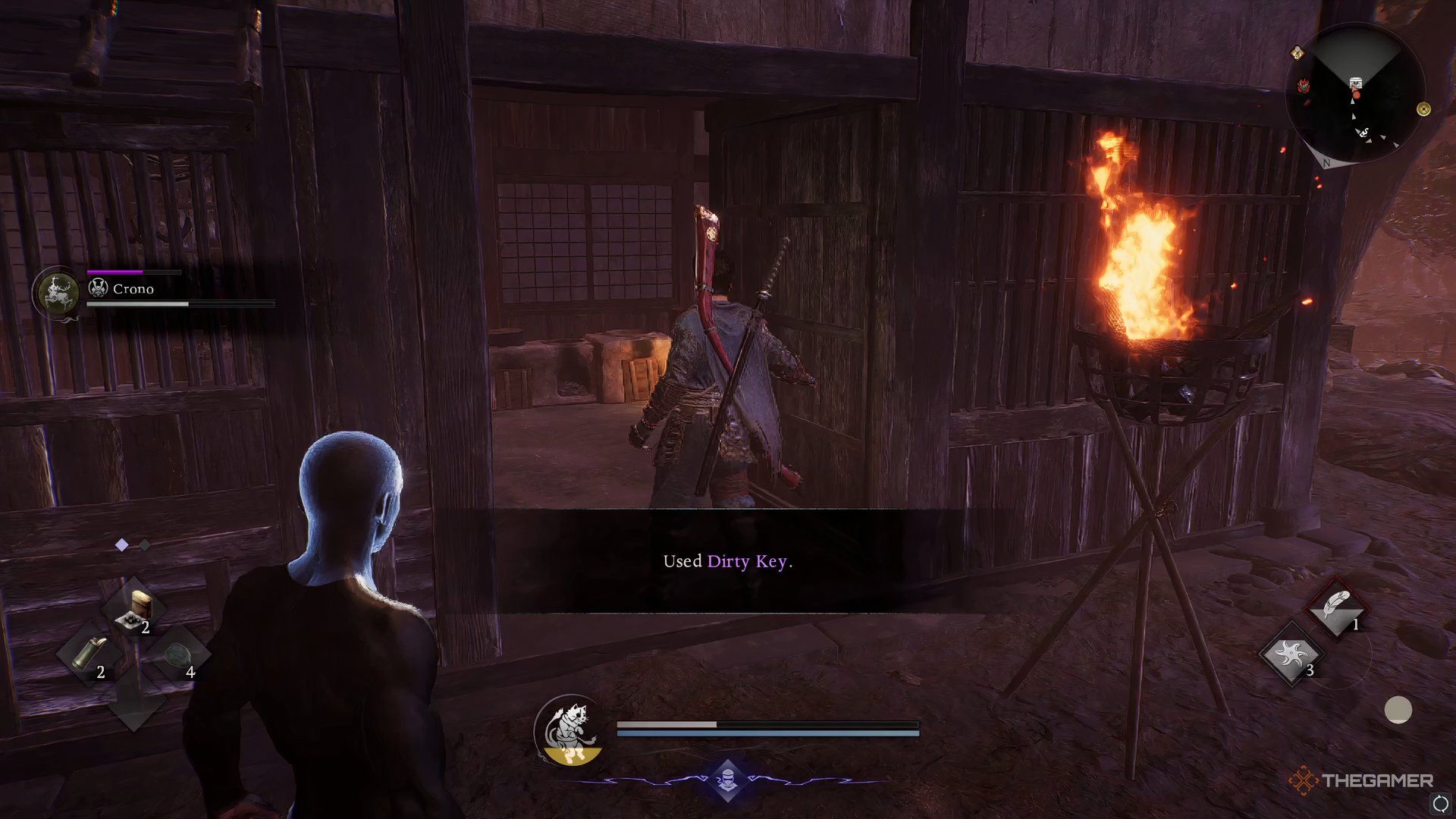1456x819 pixels.
Task: Select the ninja style emblem
Action: click(x=727, y=780)
